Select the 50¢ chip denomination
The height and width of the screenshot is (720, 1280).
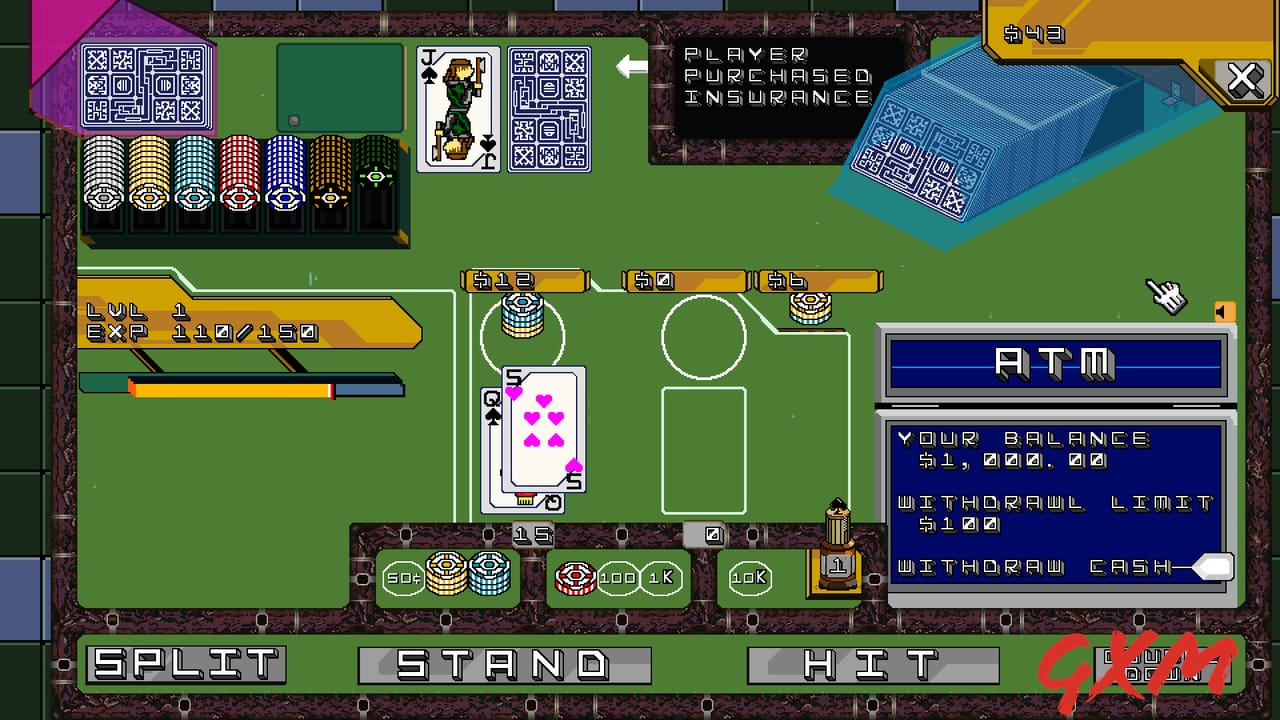pyautogui.click(x=403, y=577)
